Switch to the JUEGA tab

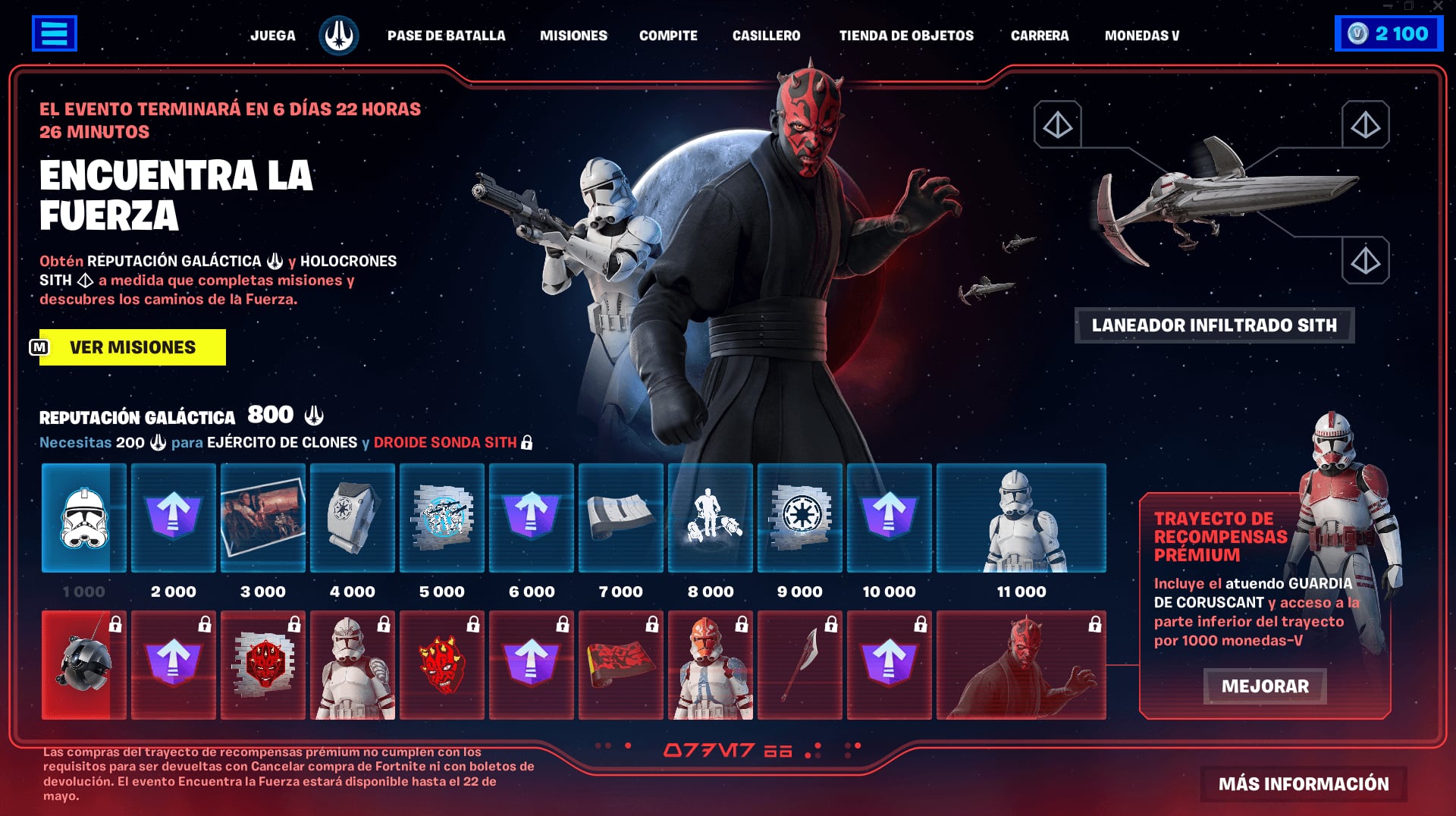273,36
